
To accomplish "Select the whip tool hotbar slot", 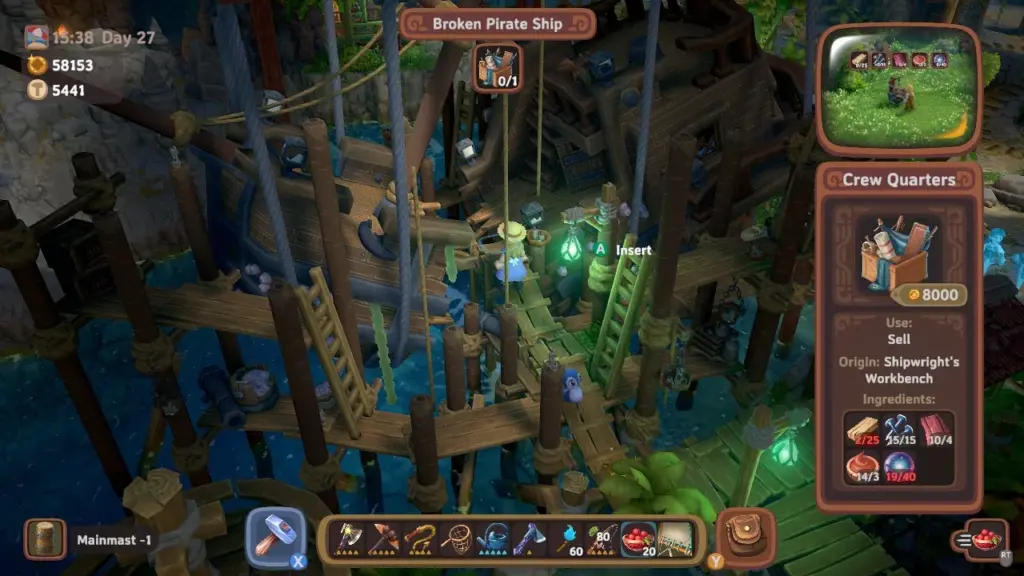I will tap(419, 538).
